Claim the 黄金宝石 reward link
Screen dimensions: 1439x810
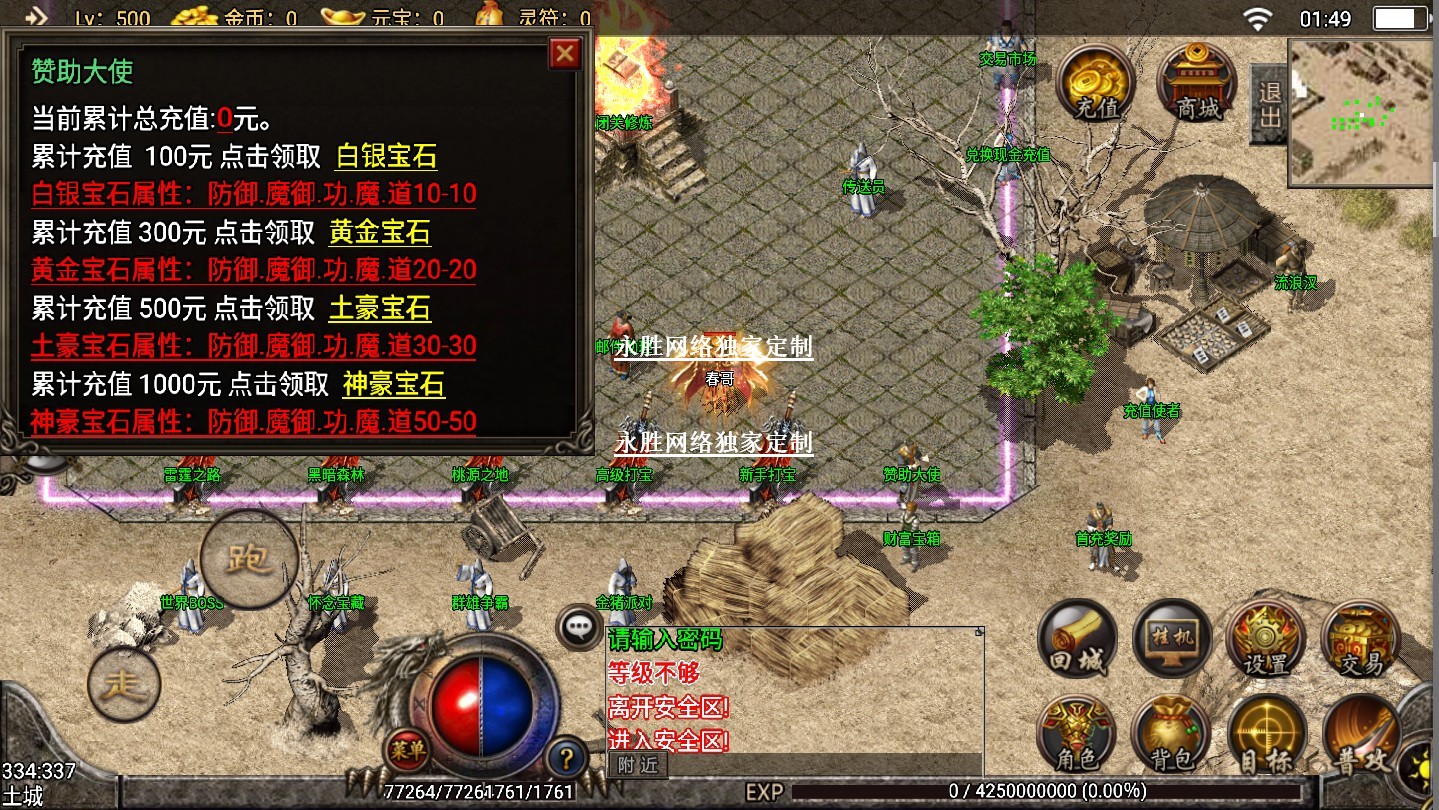(x=380, y=233)
